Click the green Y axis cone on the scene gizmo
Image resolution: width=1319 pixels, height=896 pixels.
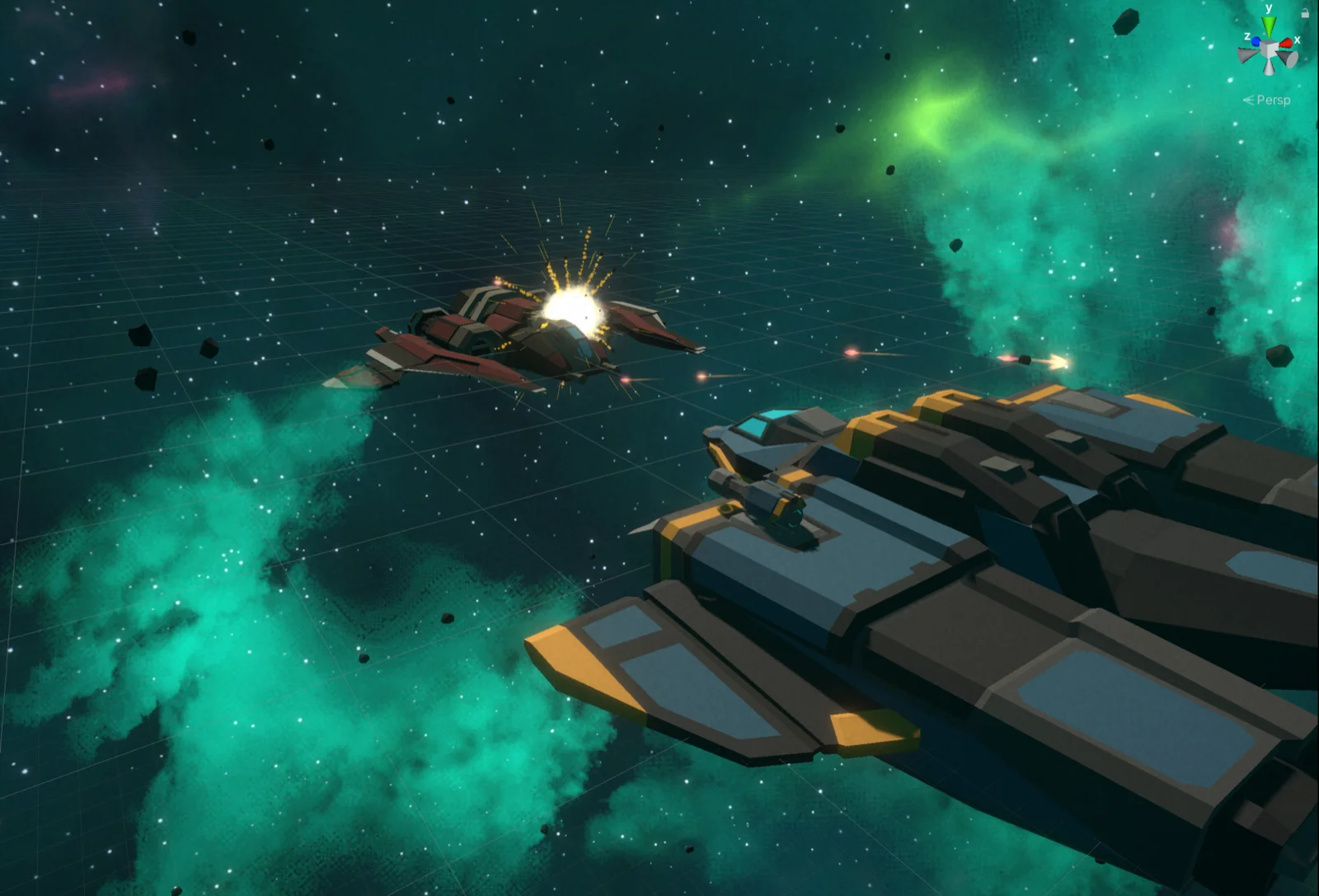pyautogui.click(x=1269, y=26)
